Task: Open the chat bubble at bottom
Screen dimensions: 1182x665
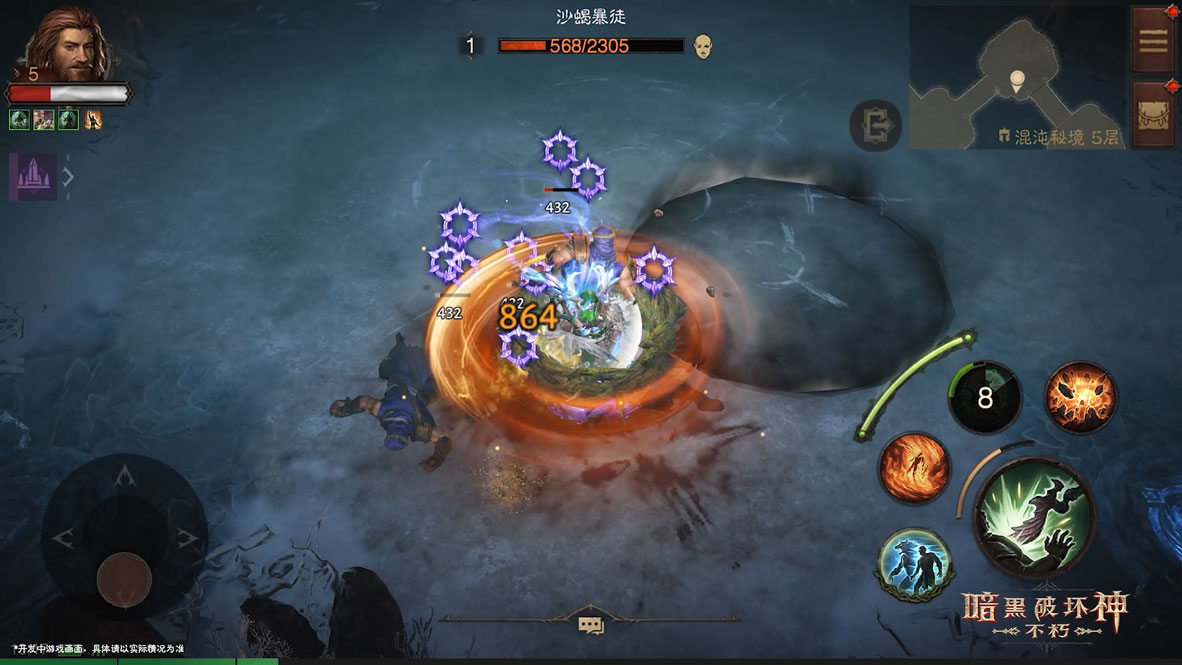Action: (590, 625)
